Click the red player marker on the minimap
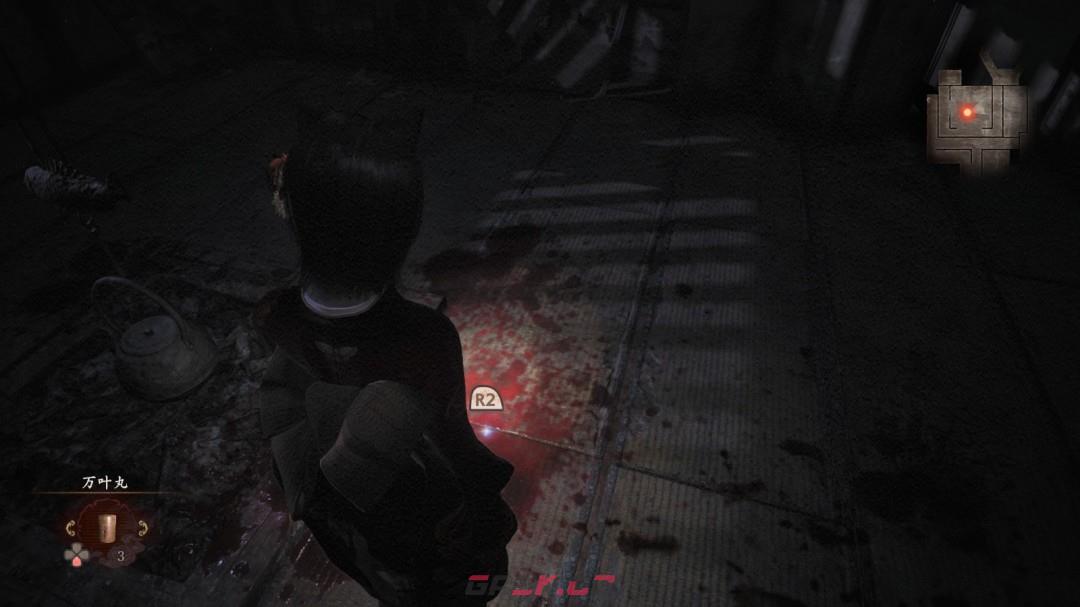Image resolution: width=1080 pixels, height=607 pixels. point(967,113)
